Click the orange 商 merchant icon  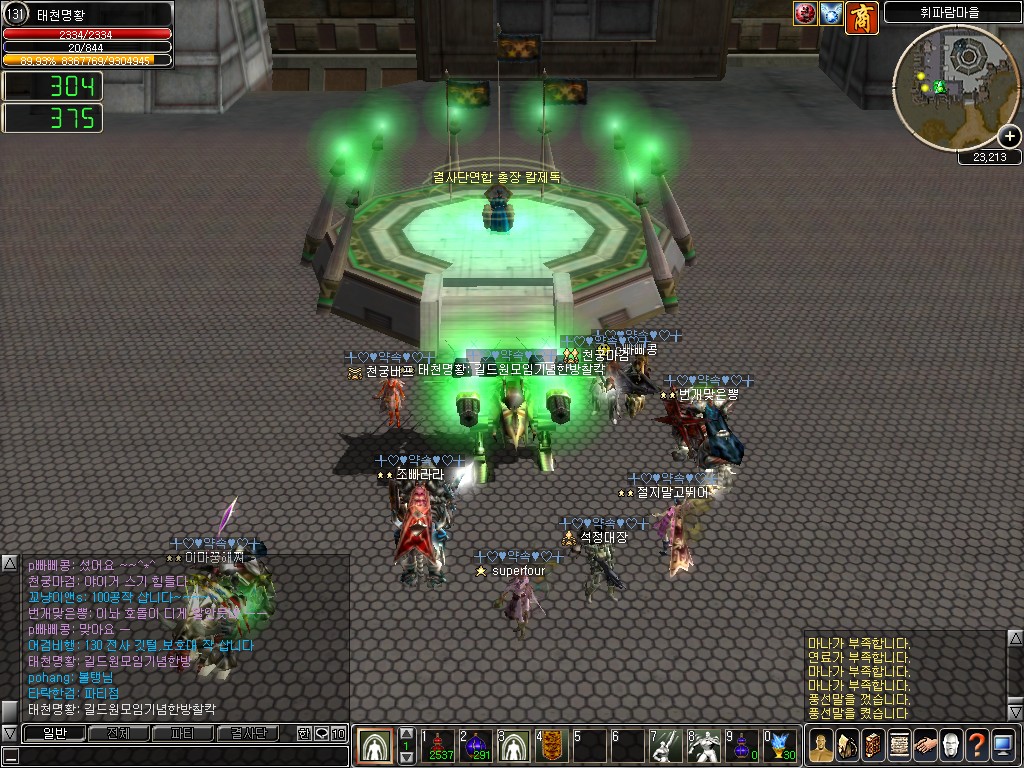point(861,17)
